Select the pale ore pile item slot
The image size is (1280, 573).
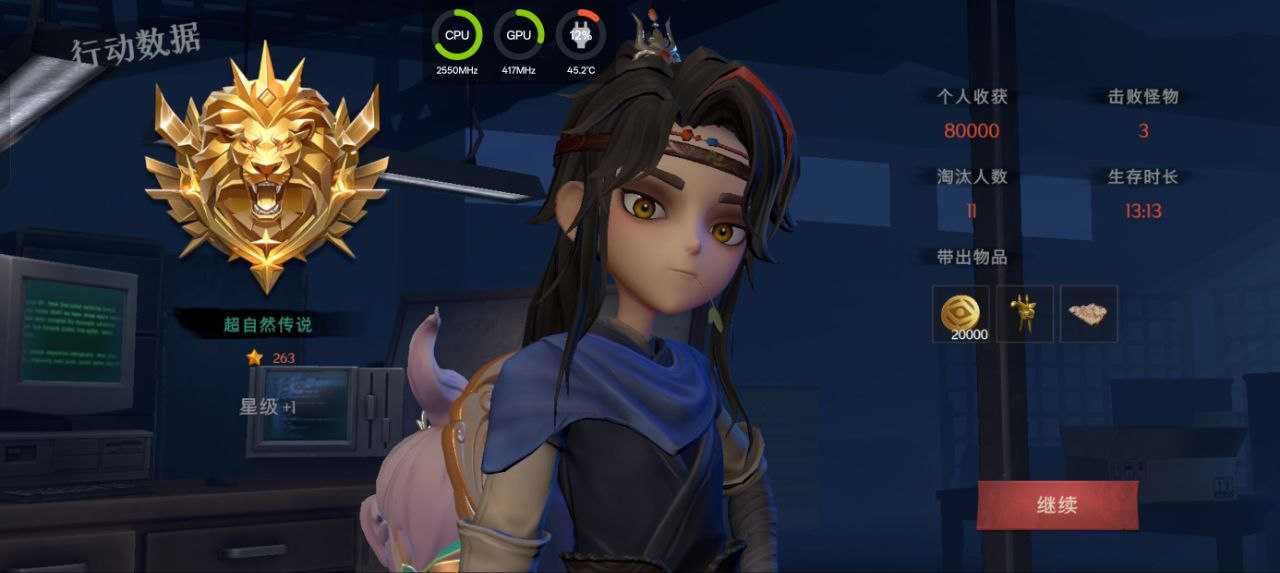pyautogui.click(x=1089, y=314)
